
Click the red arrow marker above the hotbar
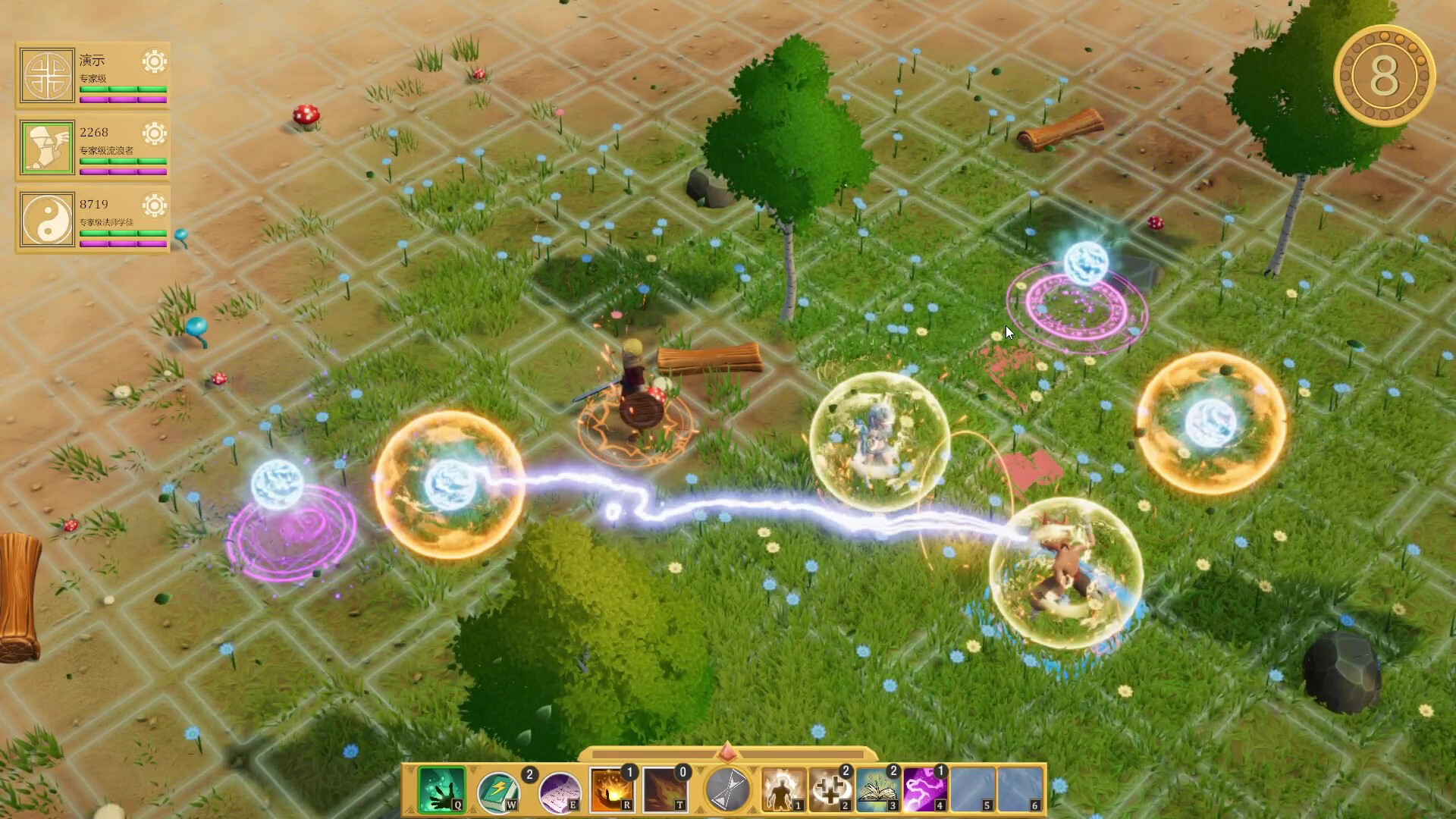click(x=728, y=754)
